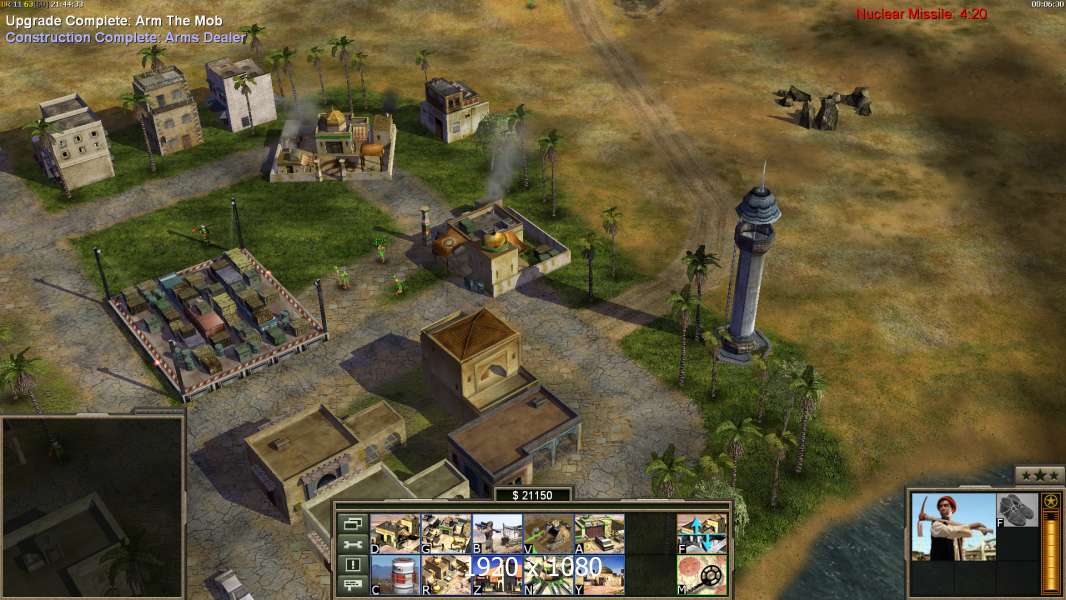Choose the structure icon with hotkey G
The height and width of the screenshot is (600, 1066).
[x=446, y=533]
